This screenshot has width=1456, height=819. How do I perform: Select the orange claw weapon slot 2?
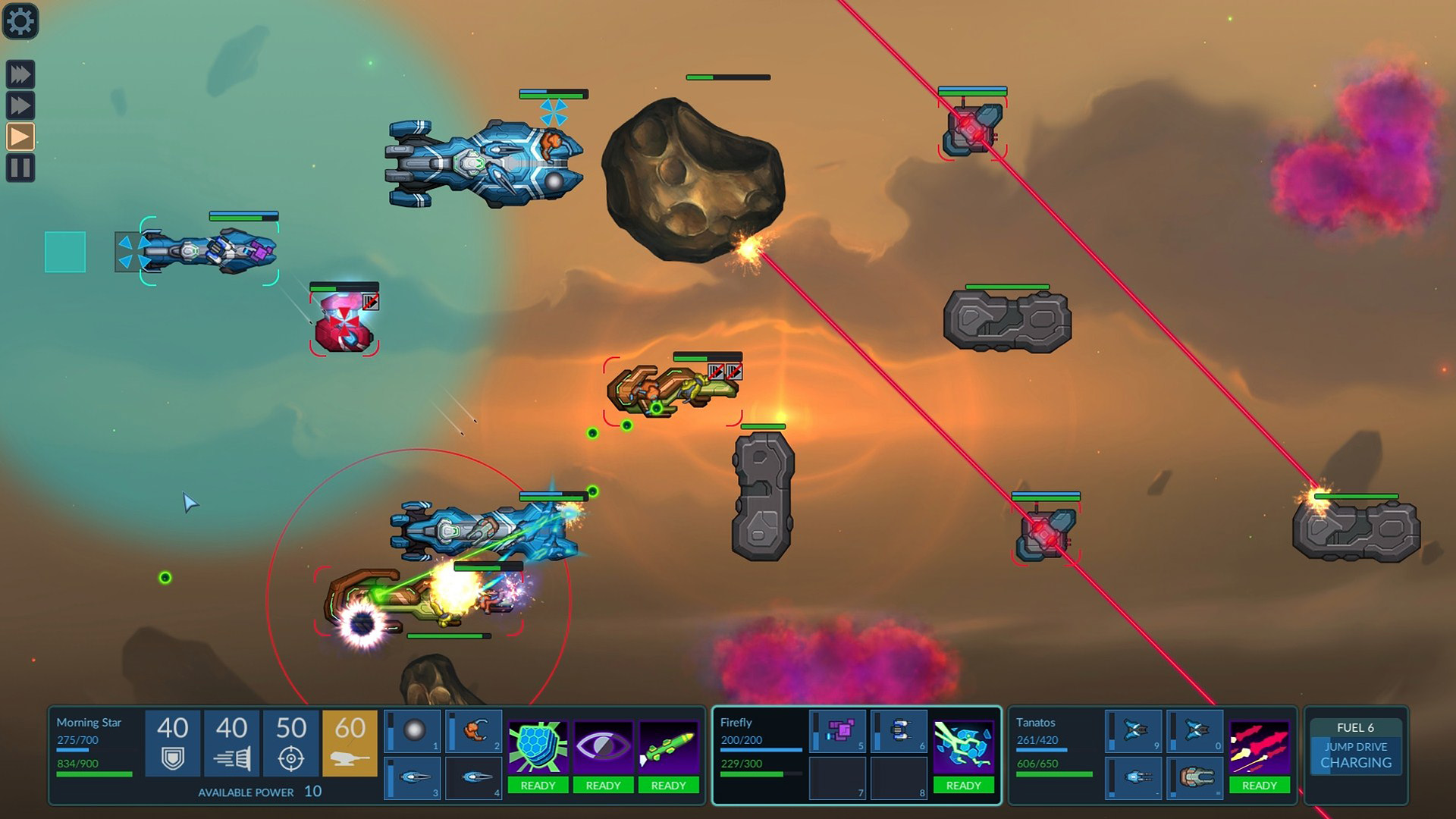(475, 731)
